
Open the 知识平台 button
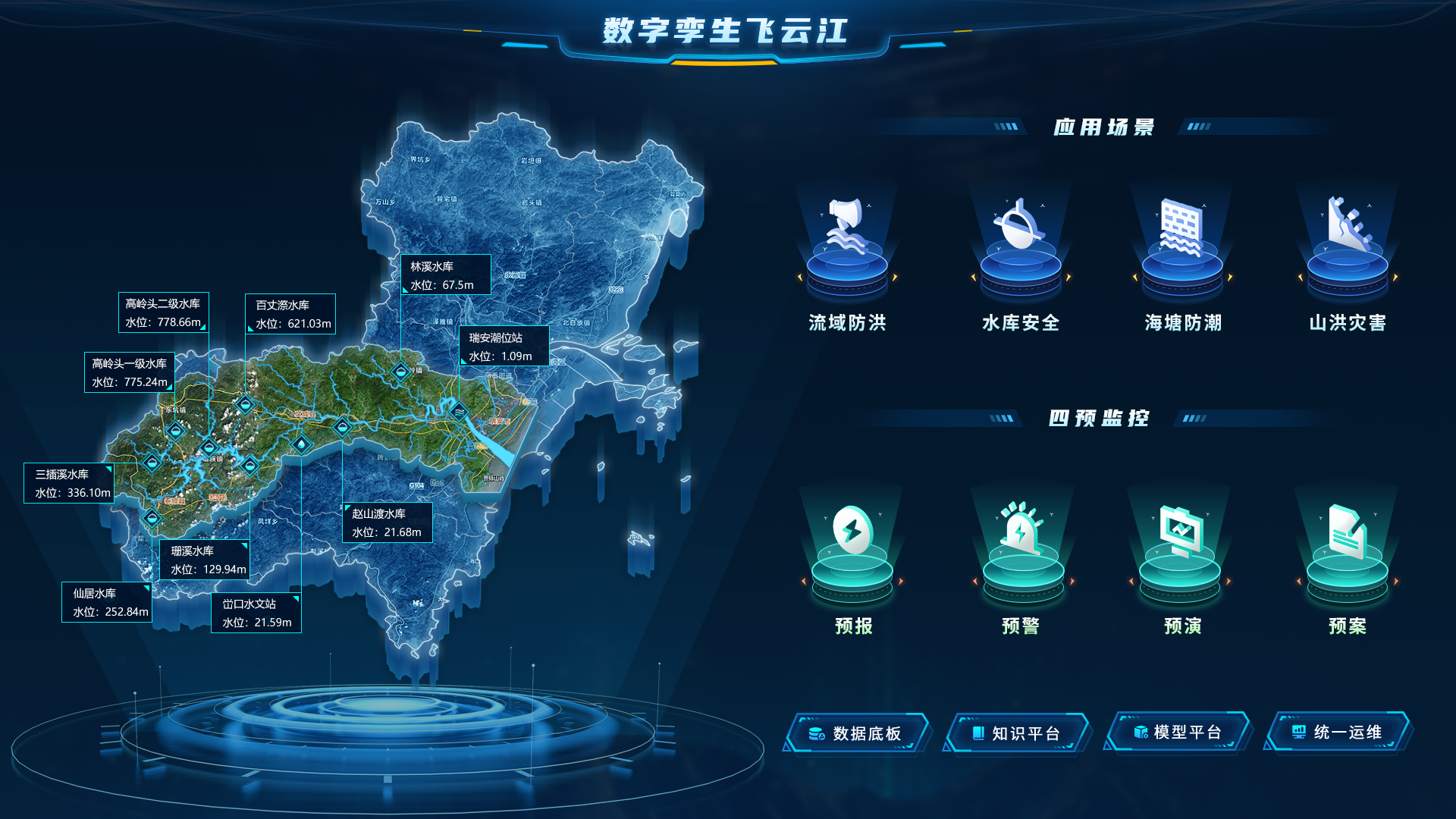point(1017,733)
